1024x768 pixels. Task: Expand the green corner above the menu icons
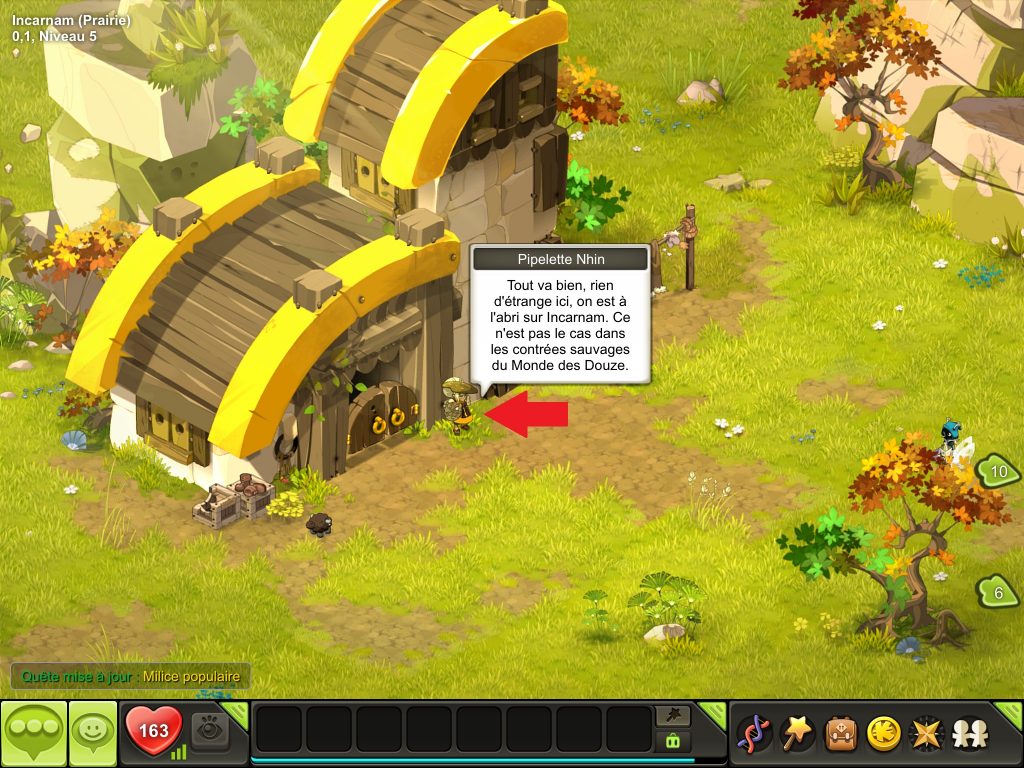tap(1010, 711)
